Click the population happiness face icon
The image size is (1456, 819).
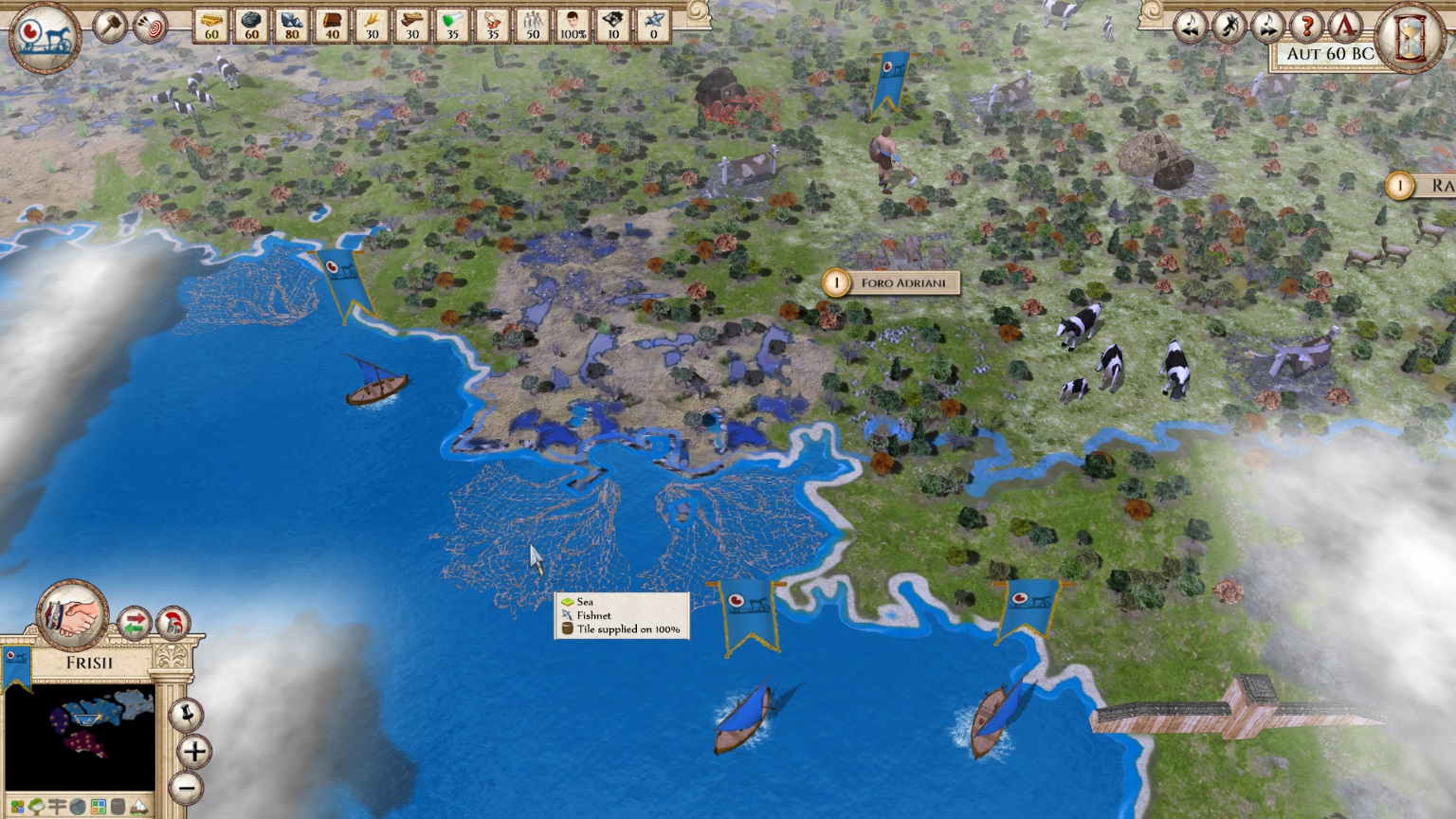[573, 25]
